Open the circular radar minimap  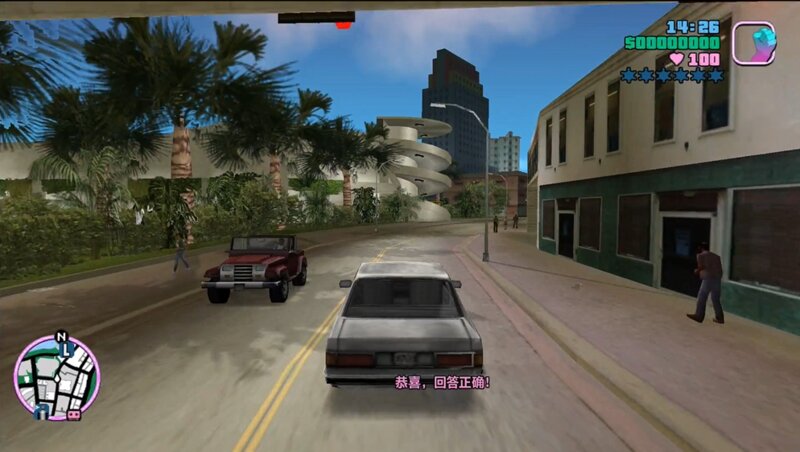57,378
